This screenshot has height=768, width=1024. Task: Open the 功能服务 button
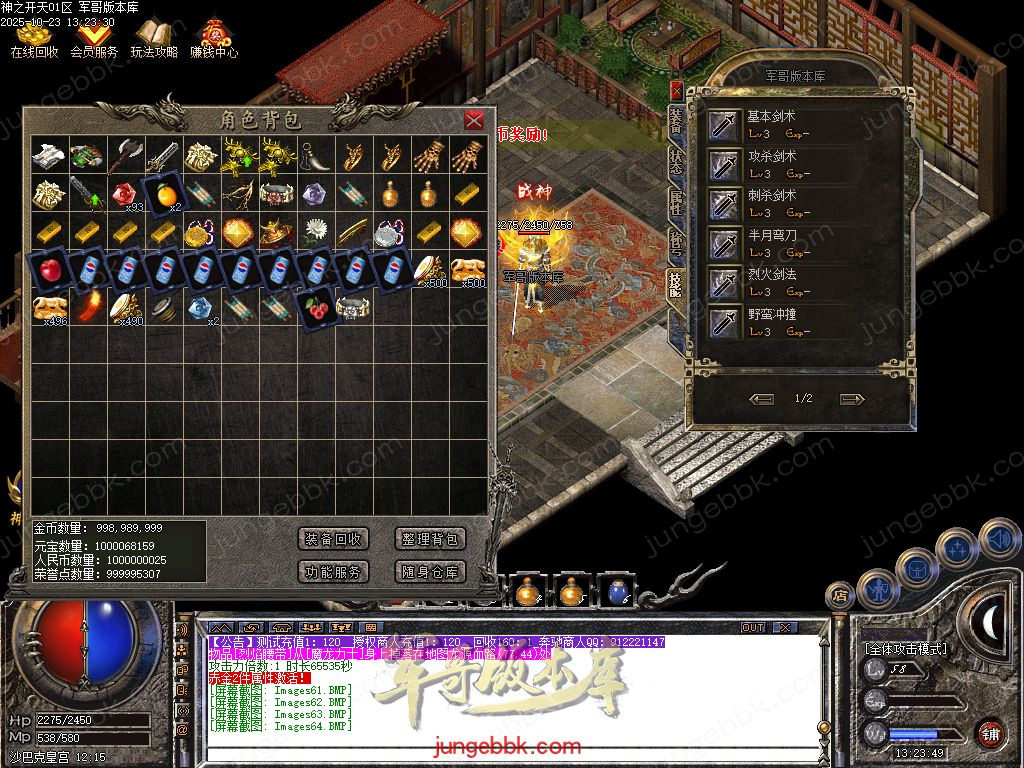tap(334, 572)
